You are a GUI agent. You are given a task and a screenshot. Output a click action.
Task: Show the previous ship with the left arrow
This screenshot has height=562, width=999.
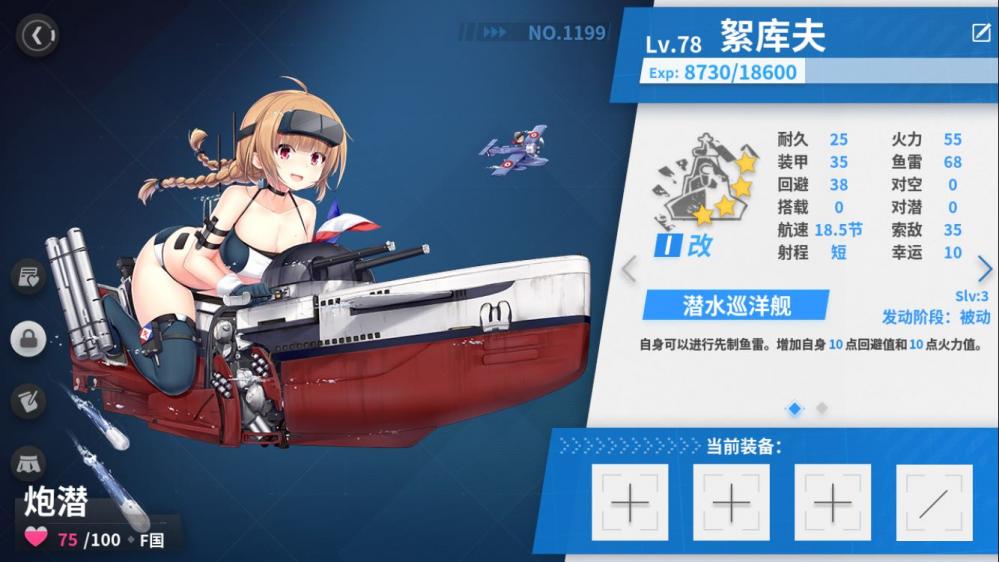[x=629, y=269]
